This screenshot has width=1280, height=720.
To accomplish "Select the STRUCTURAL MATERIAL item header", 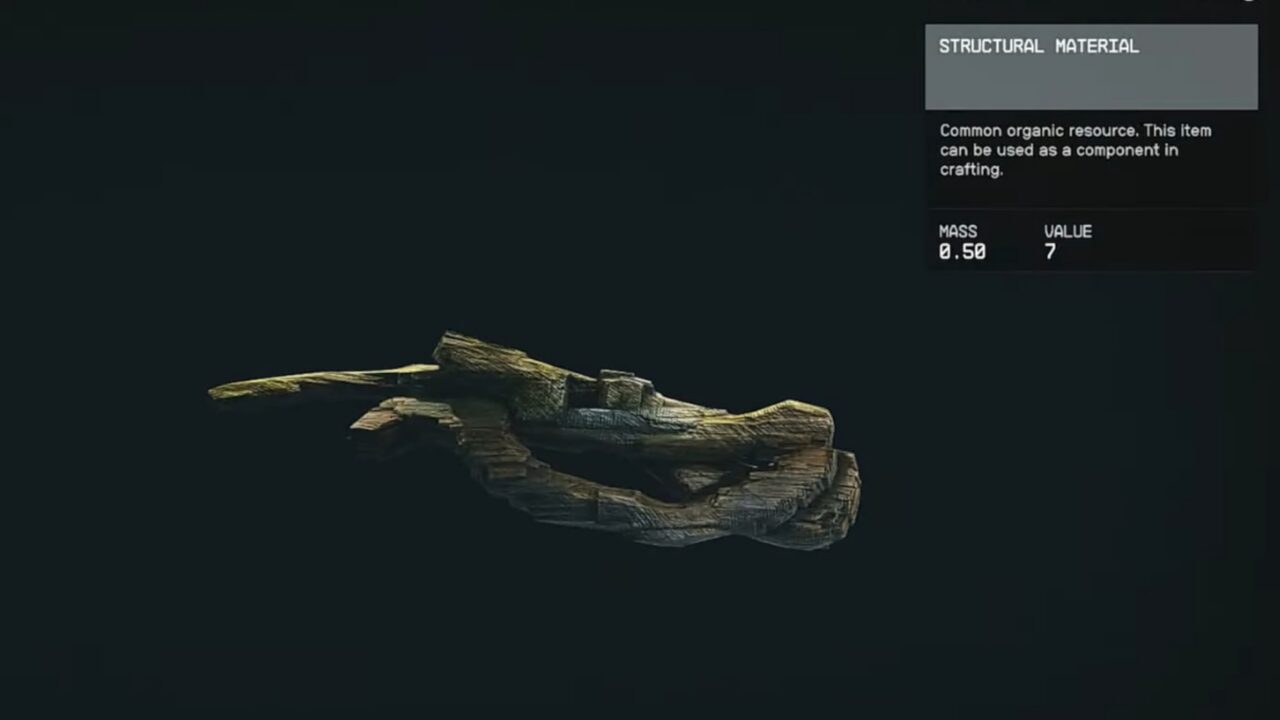I will coord(1037,46).
